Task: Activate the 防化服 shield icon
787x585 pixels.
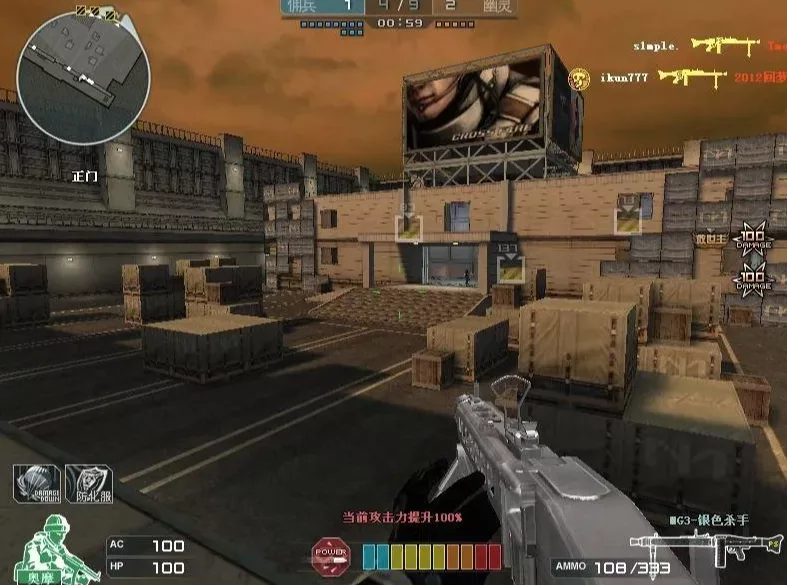Action: (88, 484)
